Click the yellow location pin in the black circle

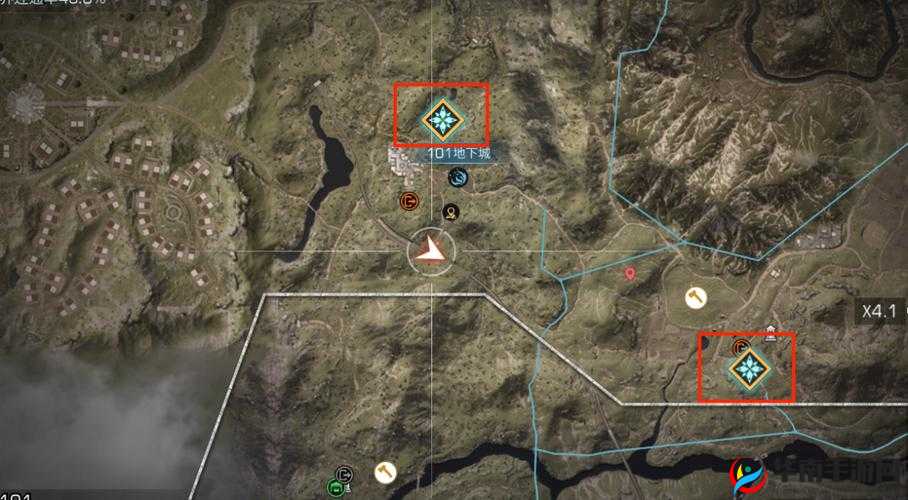click(x=451, y=211)
